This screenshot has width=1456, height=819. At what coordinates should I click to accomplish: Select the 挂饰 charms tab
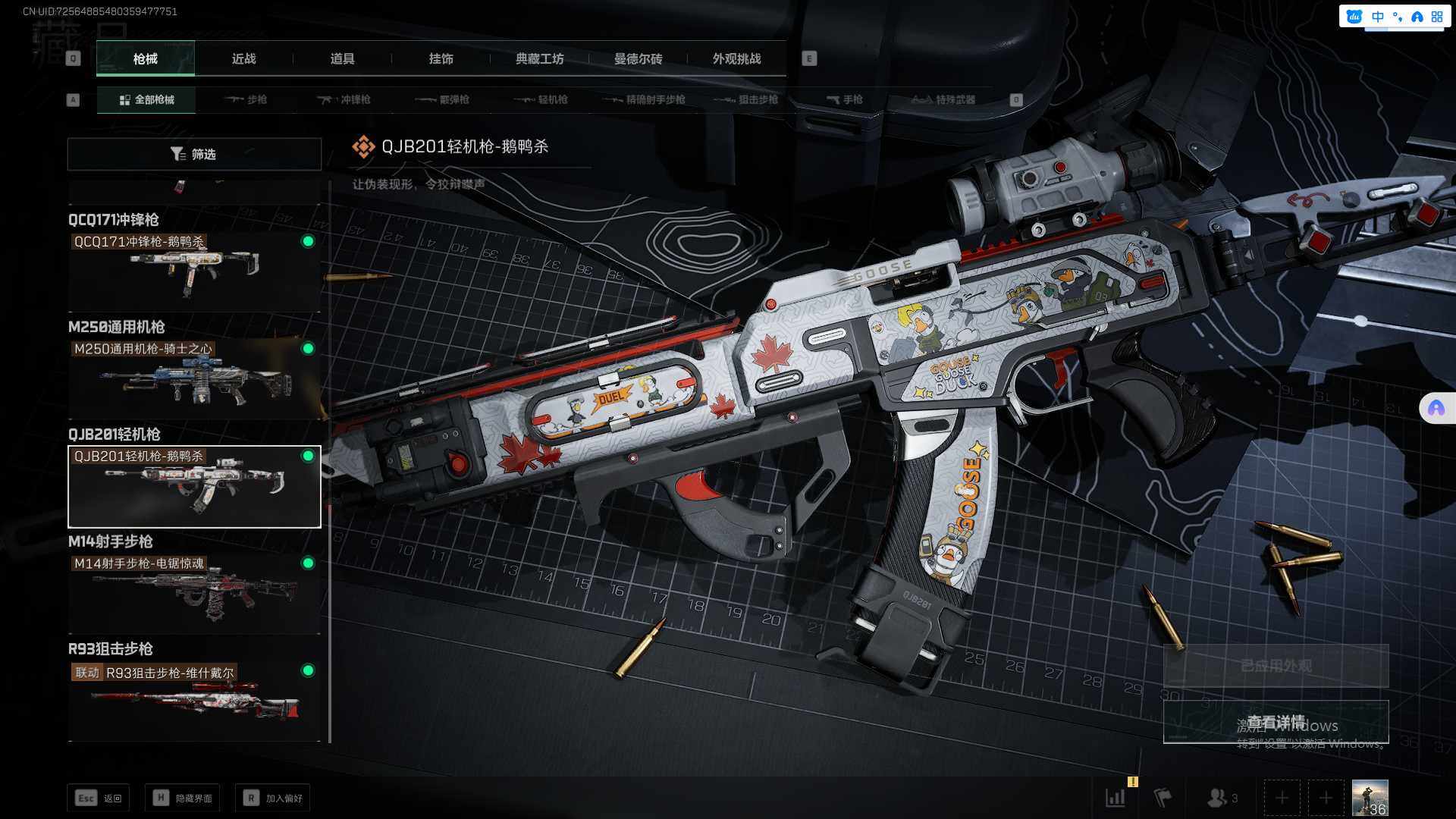point(441,59)
